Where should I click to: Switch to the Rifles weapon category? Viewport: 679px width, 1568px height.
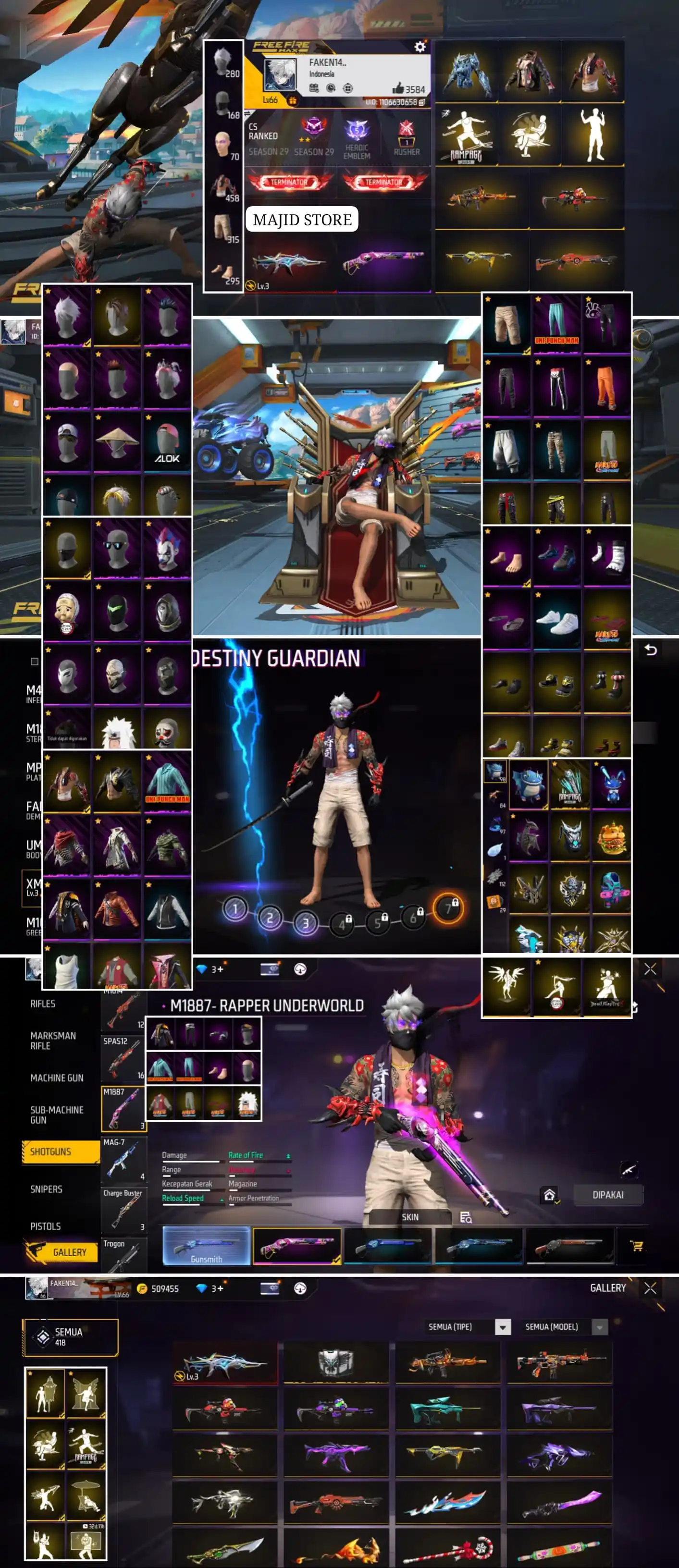click(43, 1004)
